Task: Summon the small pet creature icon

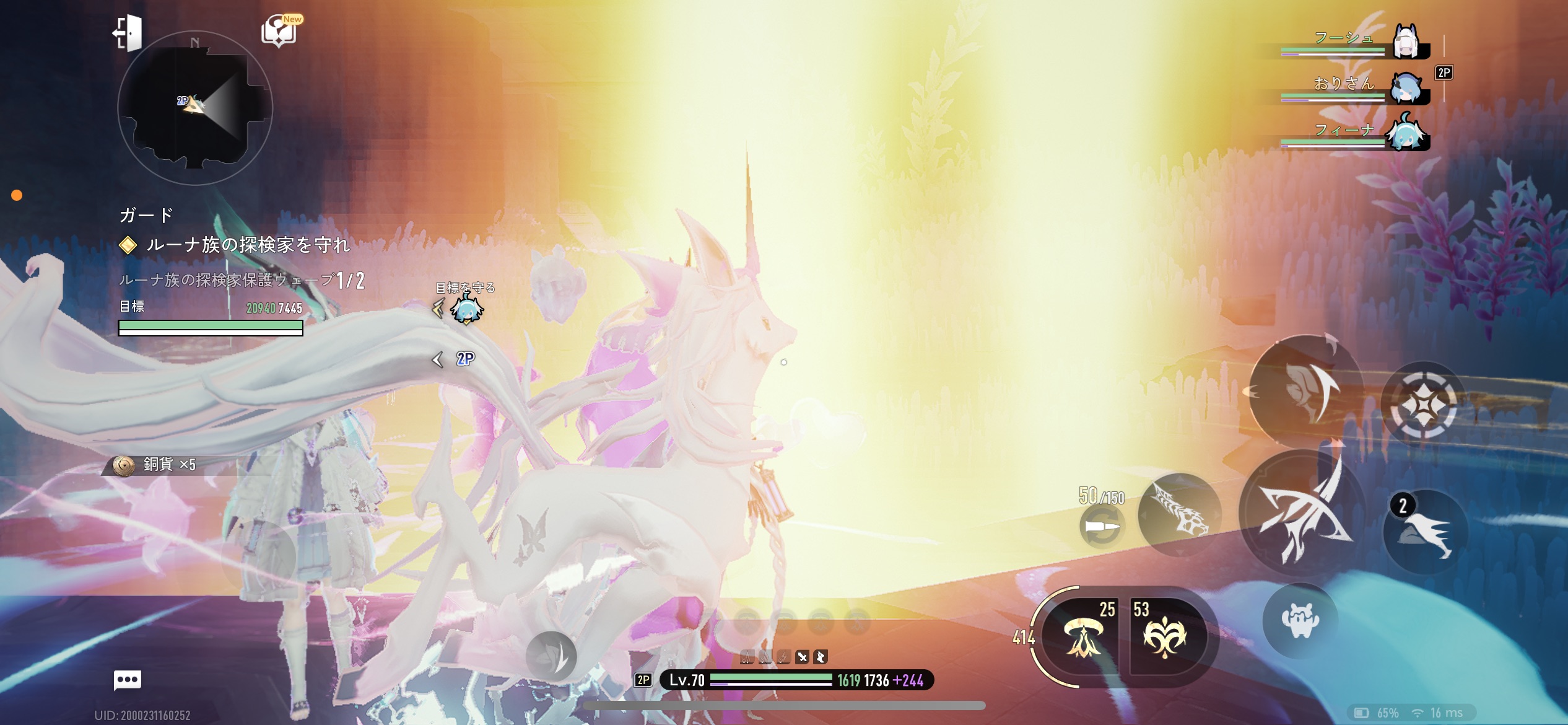Action: 1300,620
